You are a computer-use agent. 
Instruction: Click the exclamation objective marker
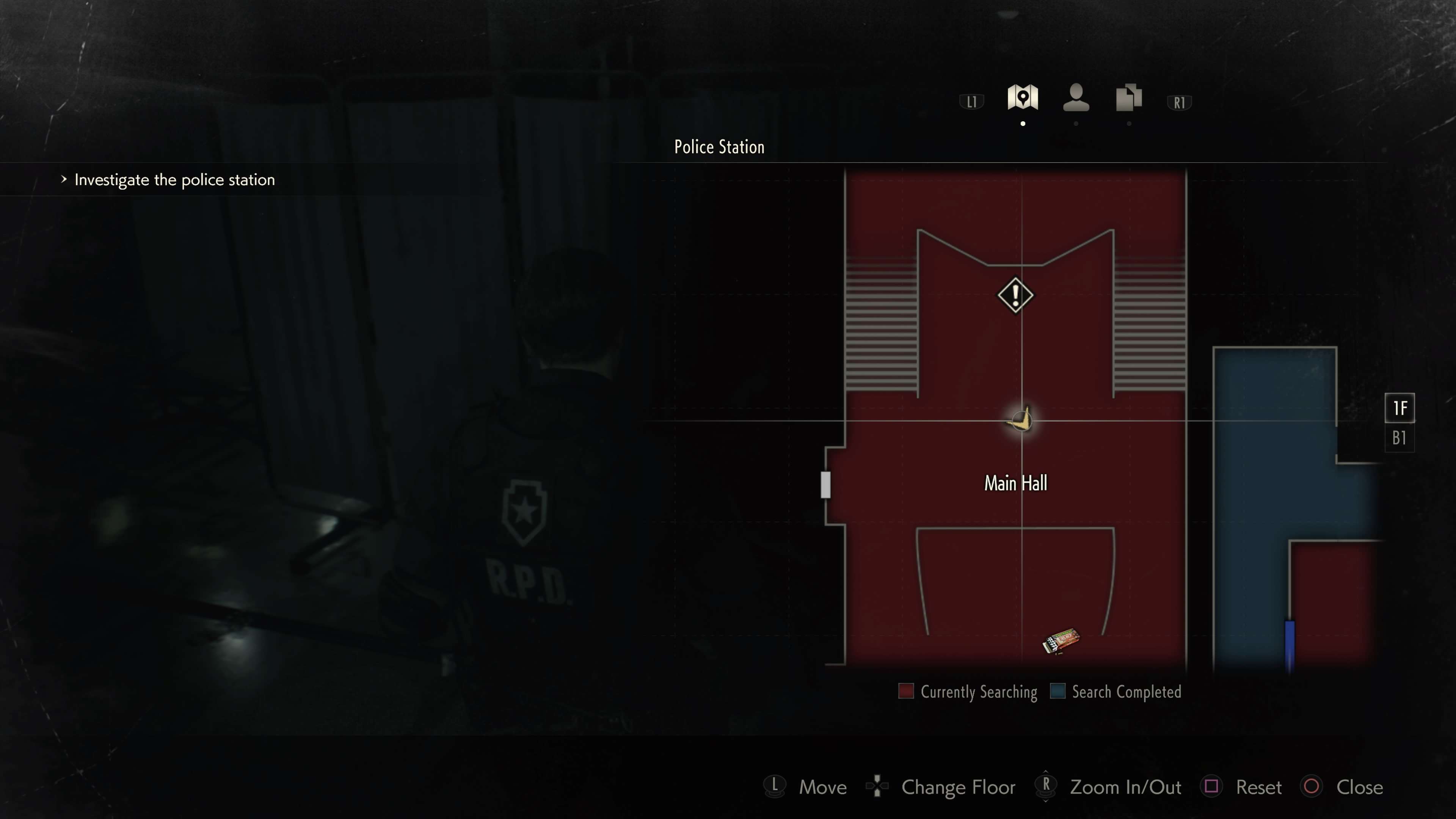coord(1015,295)
